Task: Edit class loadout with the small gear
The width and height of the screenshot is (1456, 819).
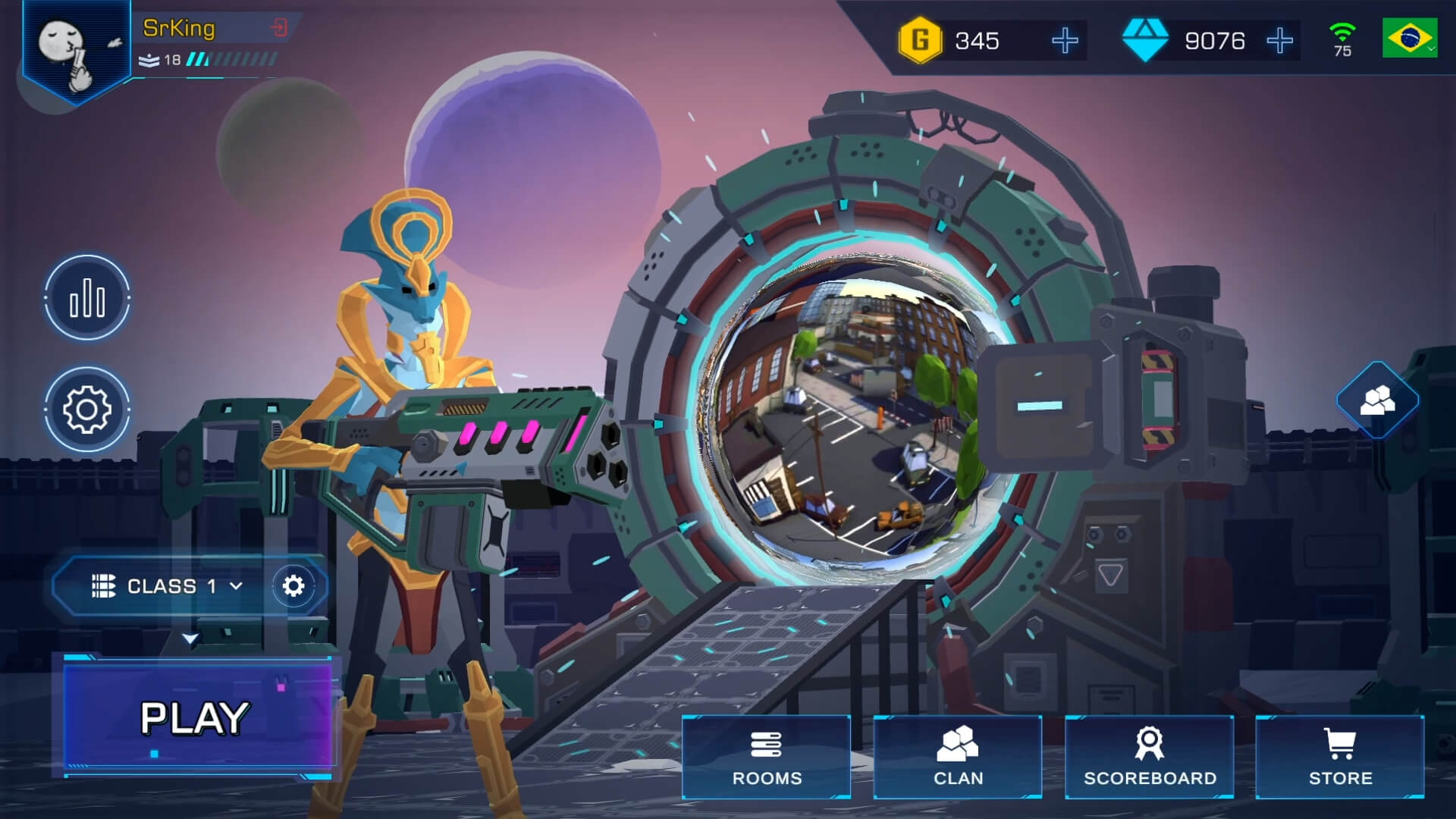Action: pyautogui.click(x=293, y=585)
